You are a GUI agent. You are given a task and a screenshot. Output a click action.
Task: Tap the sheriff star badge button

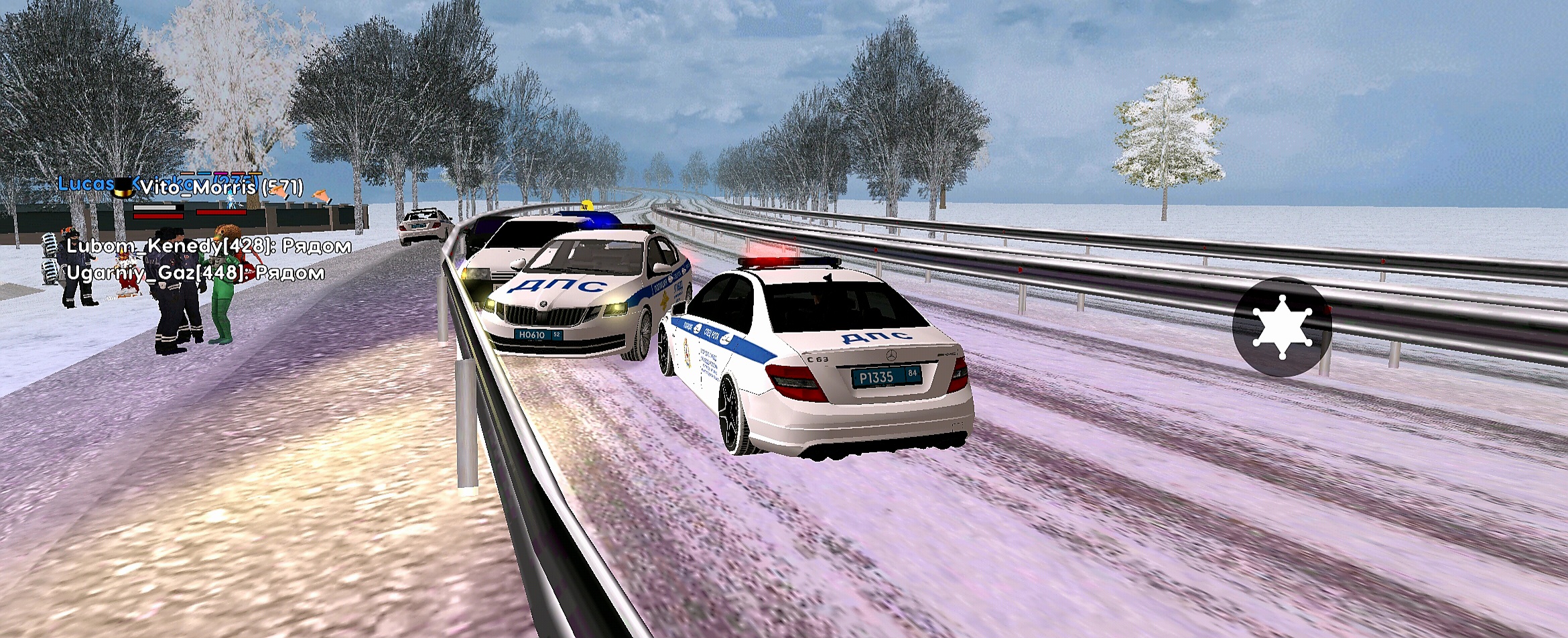click(x=1281, y=327)
